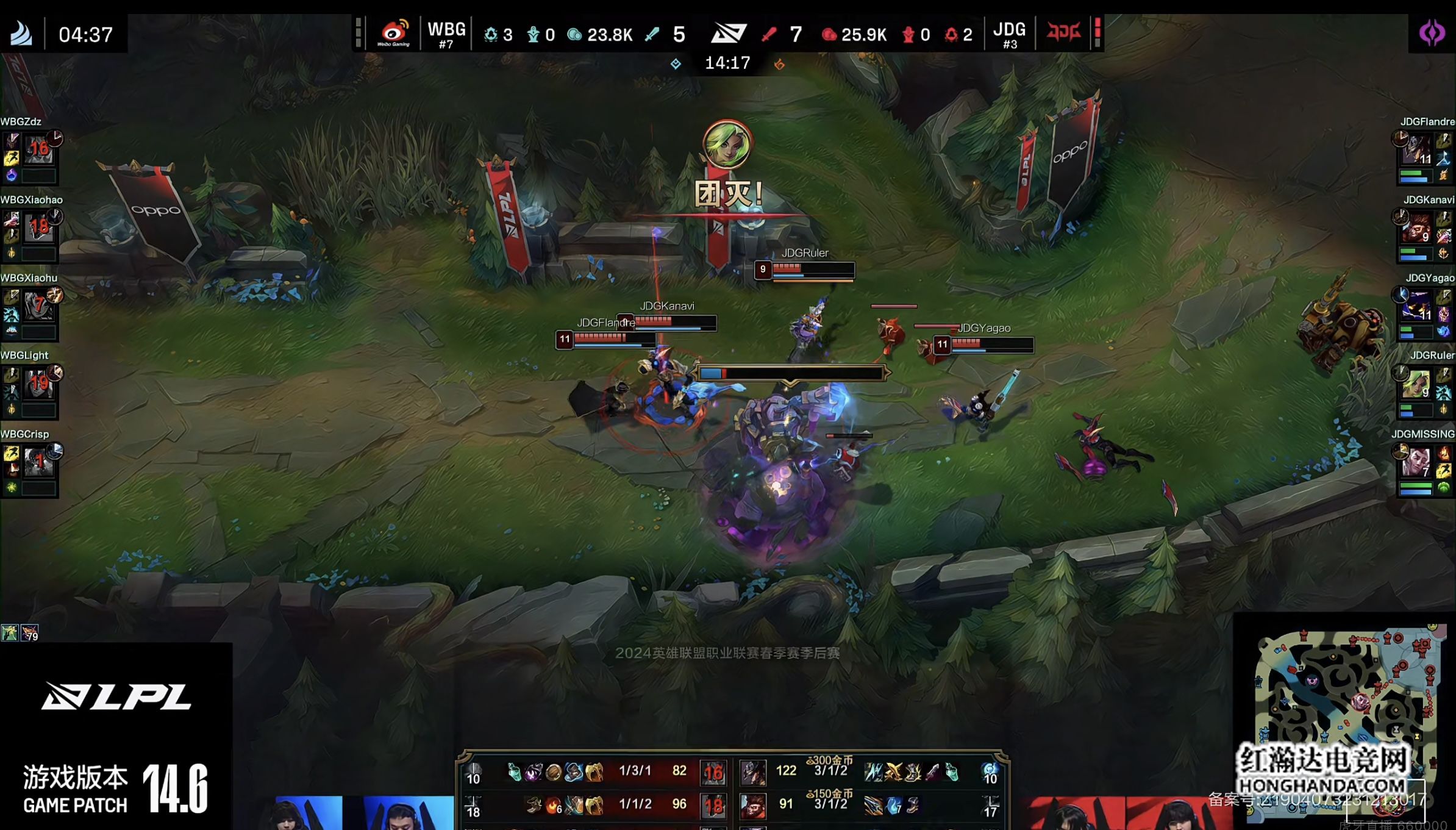Select the 1/1/2 player row in the scoreboard
This screenshot has width=1456, height=830.
(x=634, y=805)
